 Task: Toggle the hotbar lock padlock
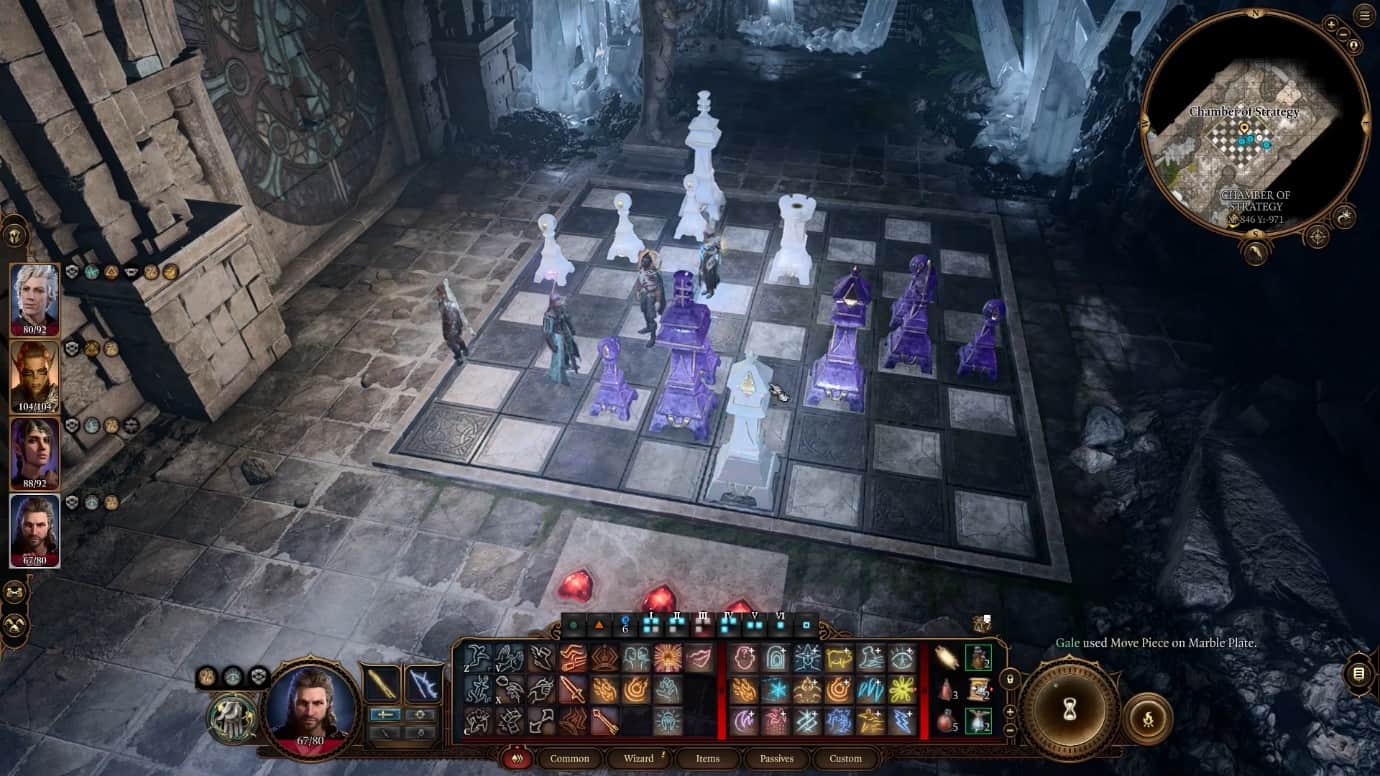tap(1010, 678)
